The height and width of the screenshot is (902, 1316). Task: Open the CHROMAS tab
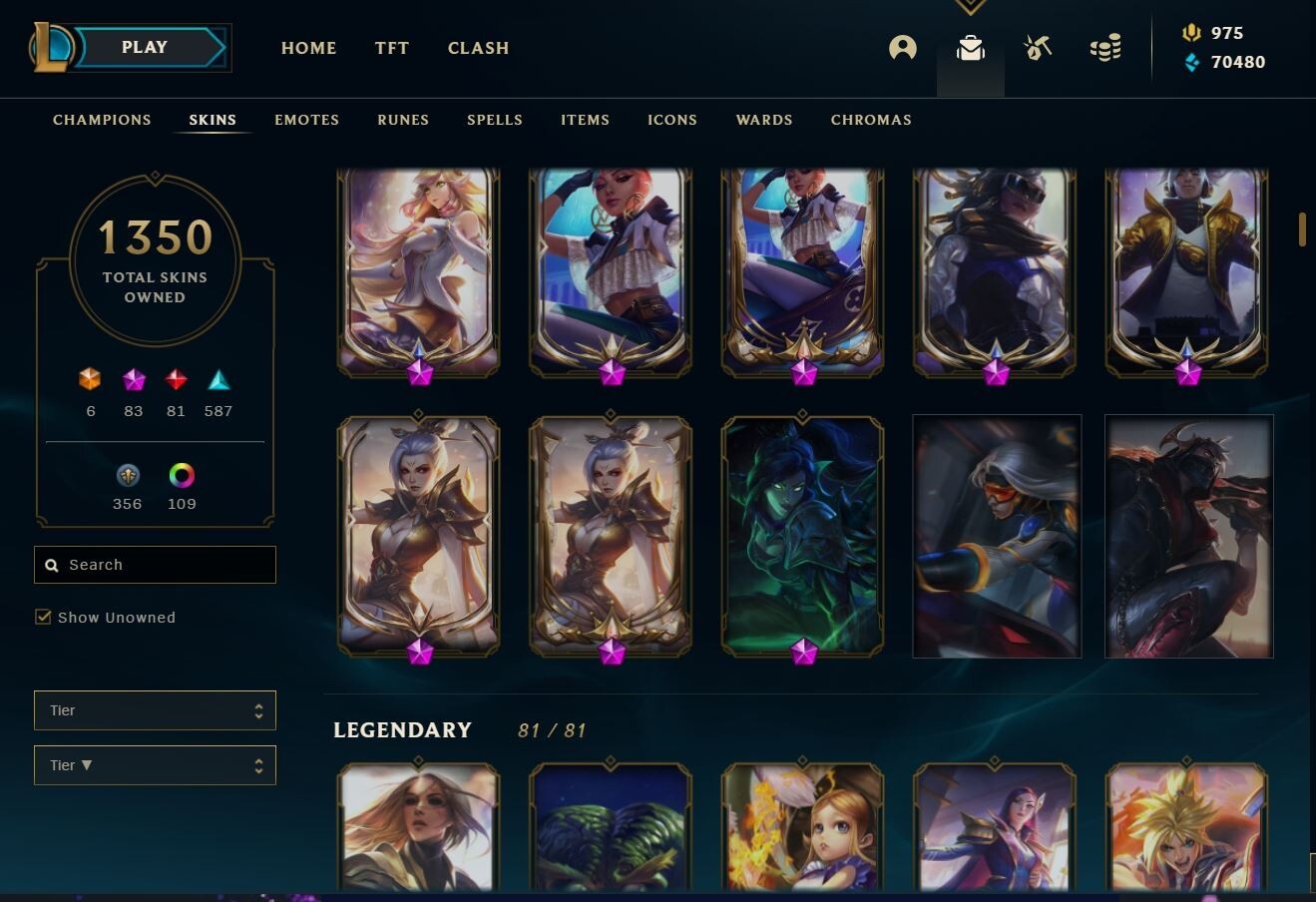coord(871,120)
